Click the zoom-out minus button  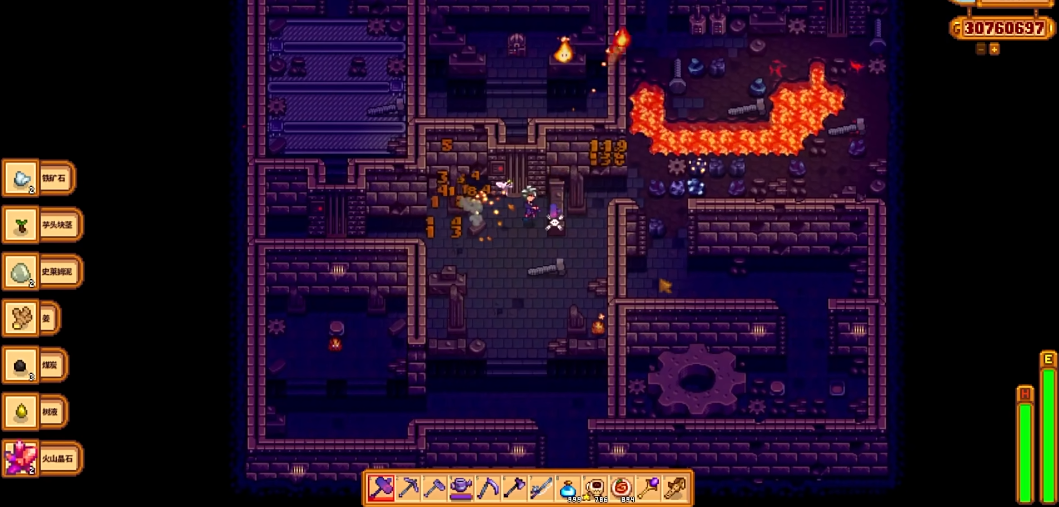tap(981, 49)
